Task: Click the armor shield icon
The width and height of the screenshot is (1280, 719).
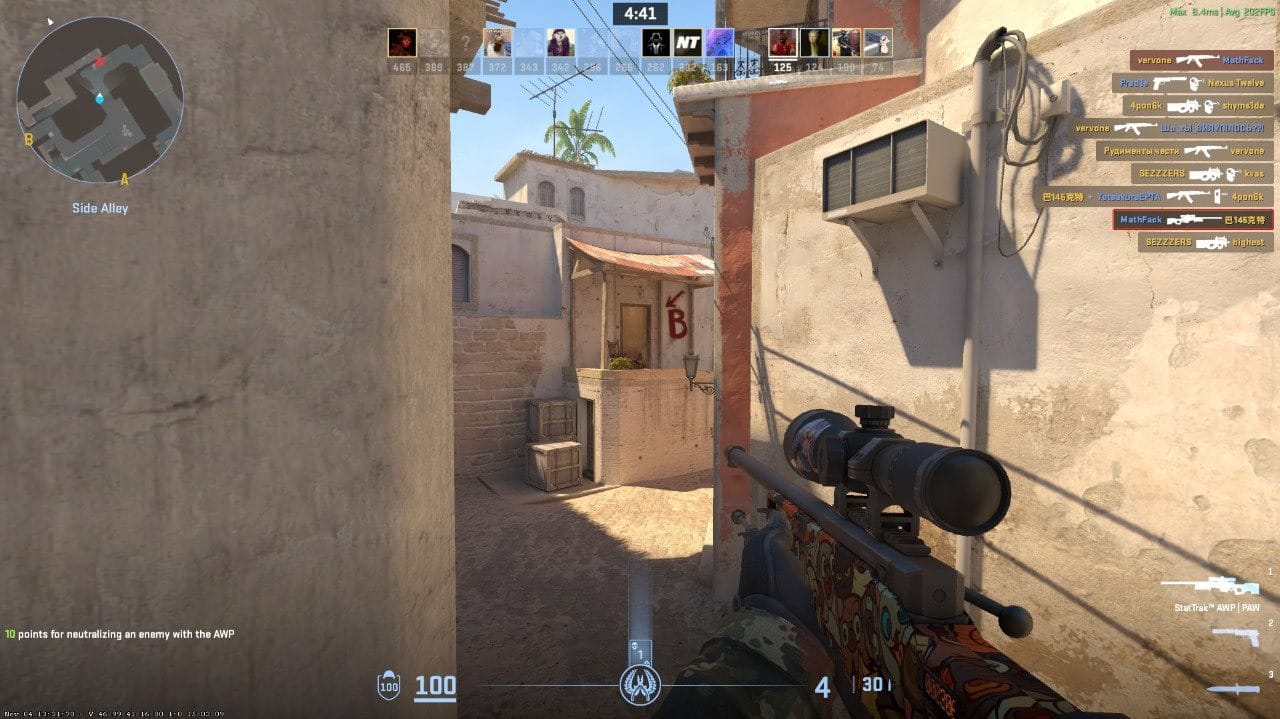Action: (387, 686)
